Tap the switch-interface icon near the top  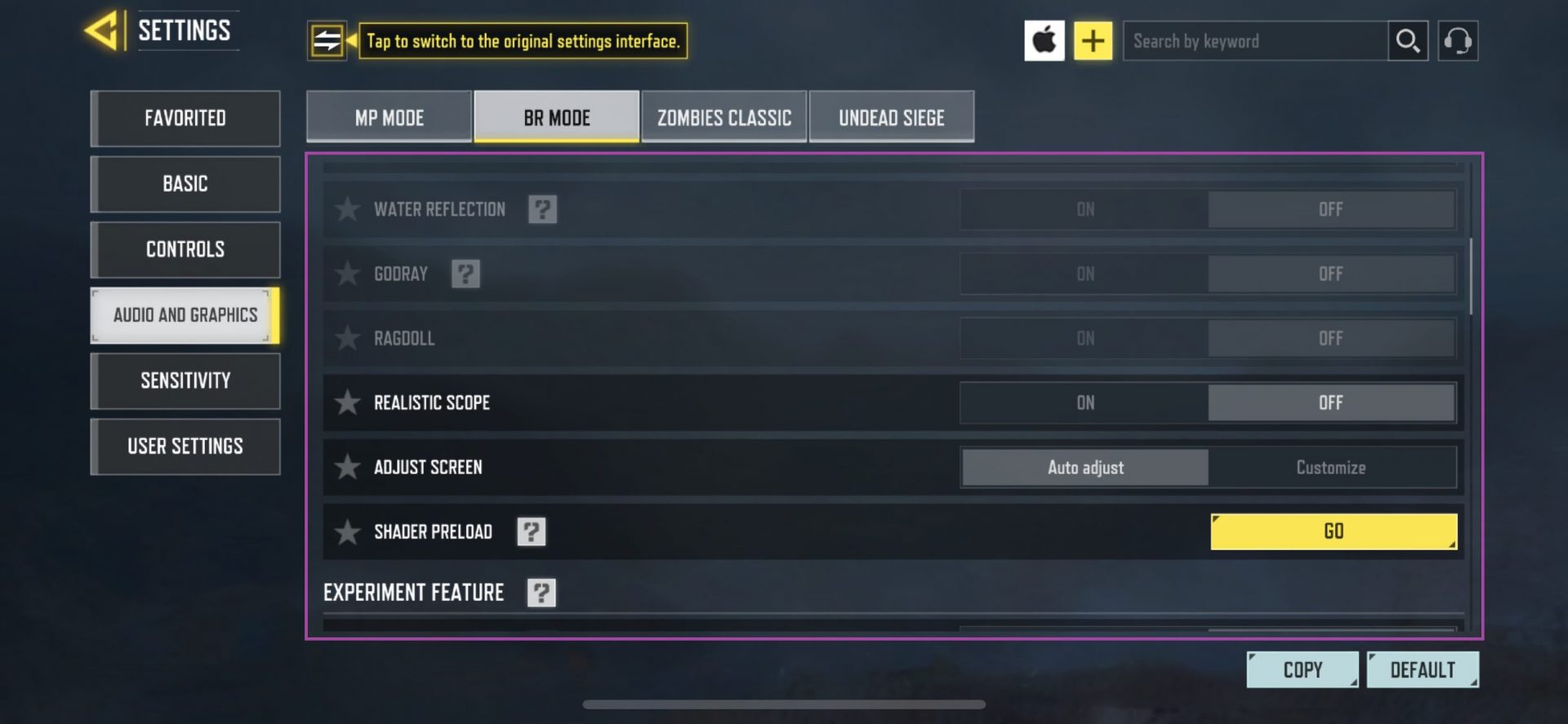pos(328,40)
